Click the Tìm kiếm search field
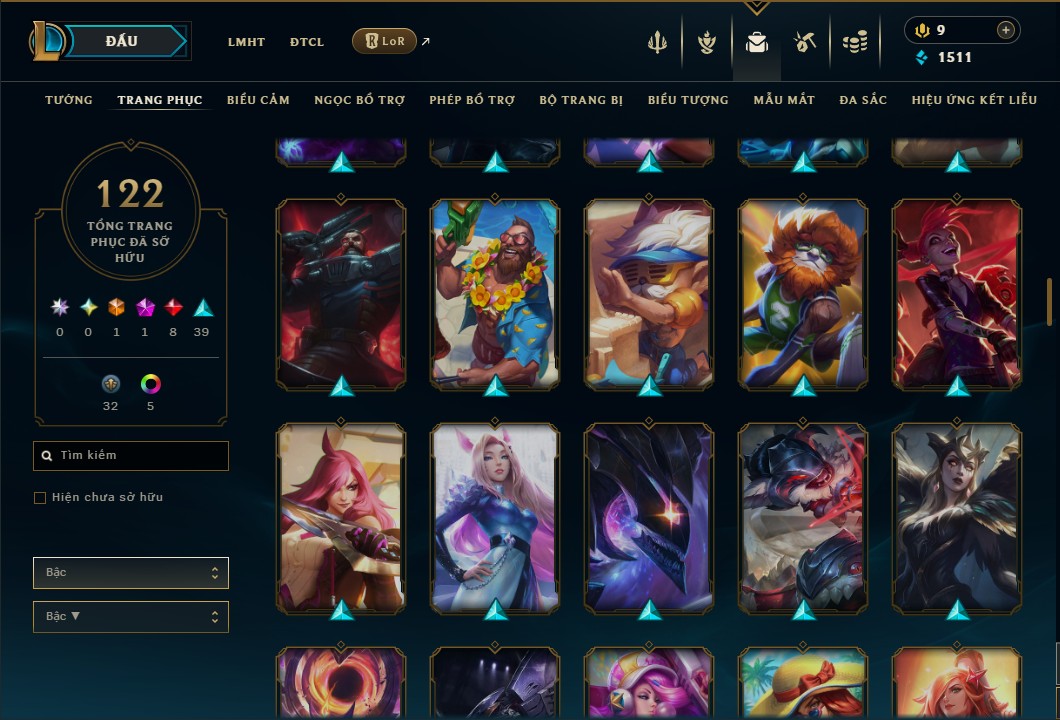 click(131, 456)
